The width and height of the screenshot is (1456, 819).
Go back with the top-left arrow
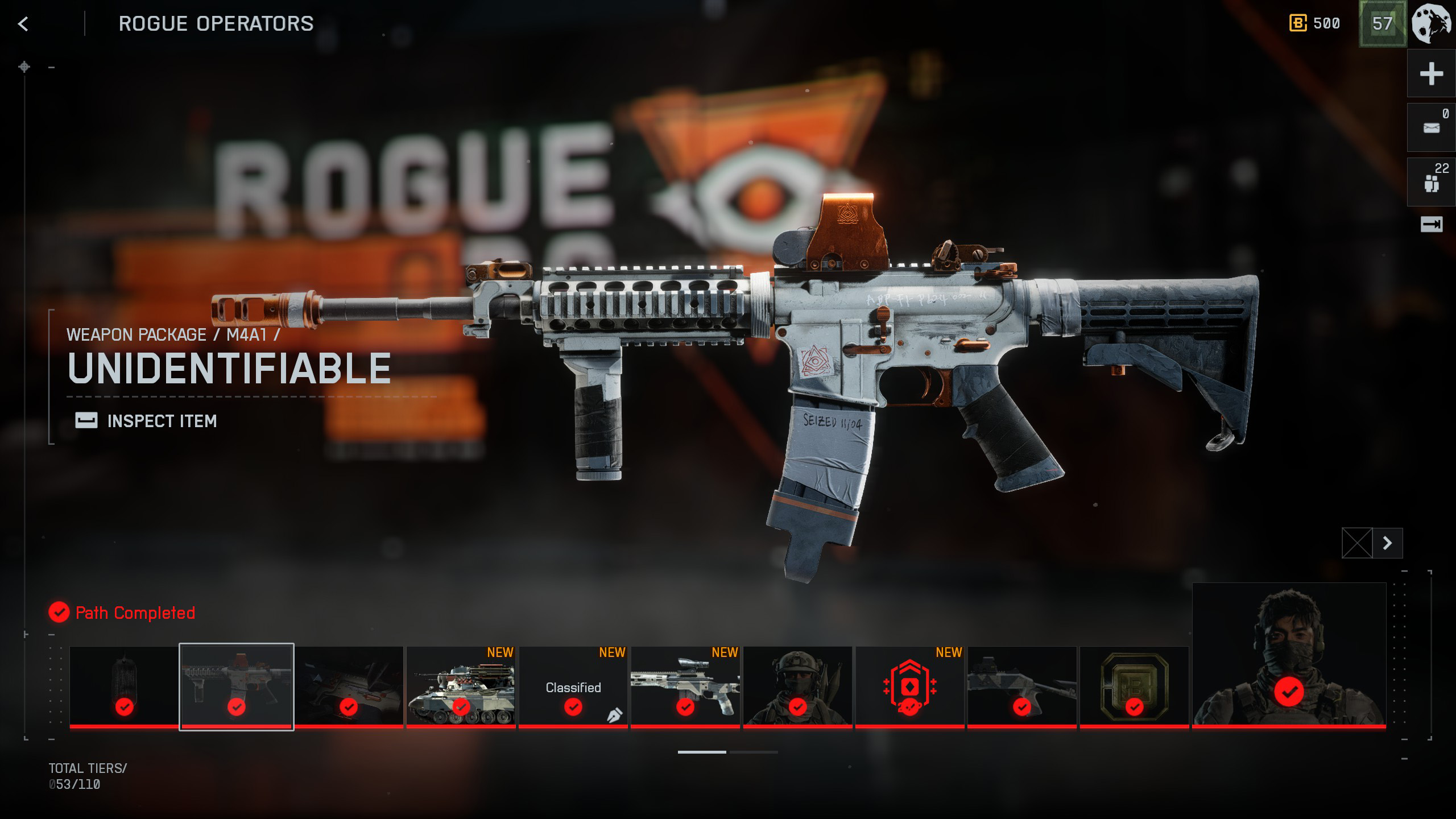pos(23,24)
